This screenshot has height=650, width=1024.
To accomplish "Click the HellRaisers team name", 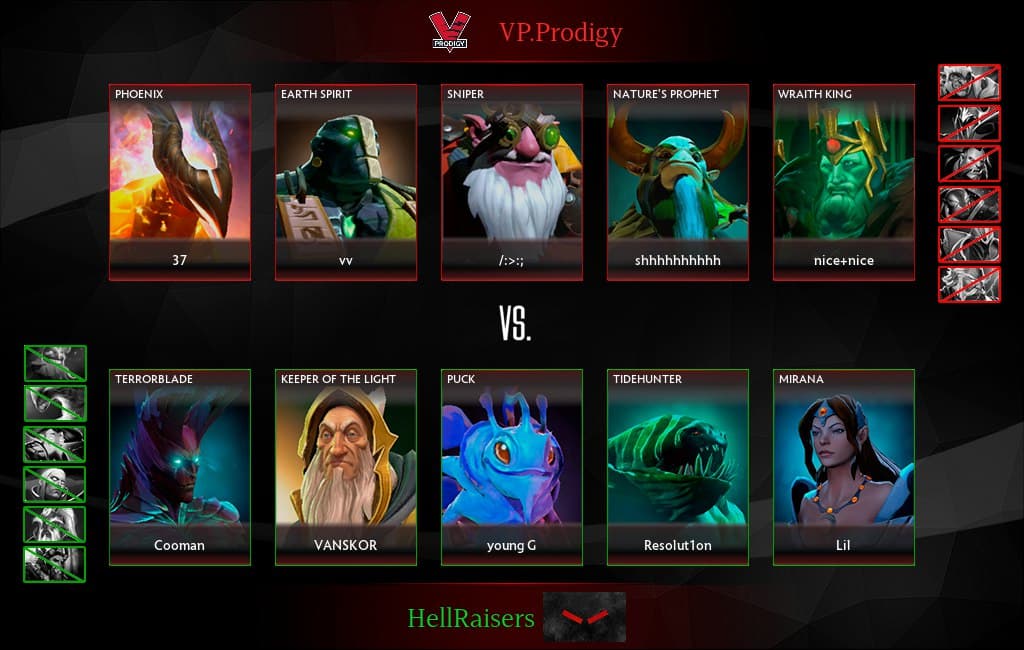I will (471, 618).
